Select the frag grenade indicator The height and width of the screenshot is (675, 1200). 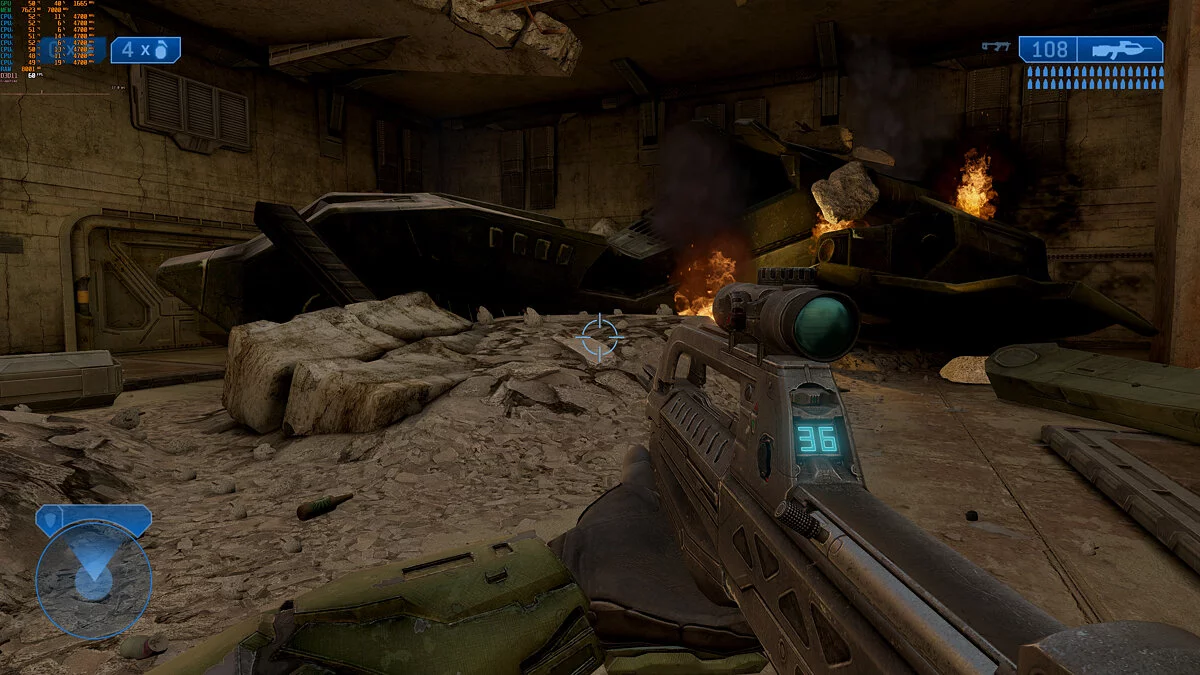coord(145,50)
